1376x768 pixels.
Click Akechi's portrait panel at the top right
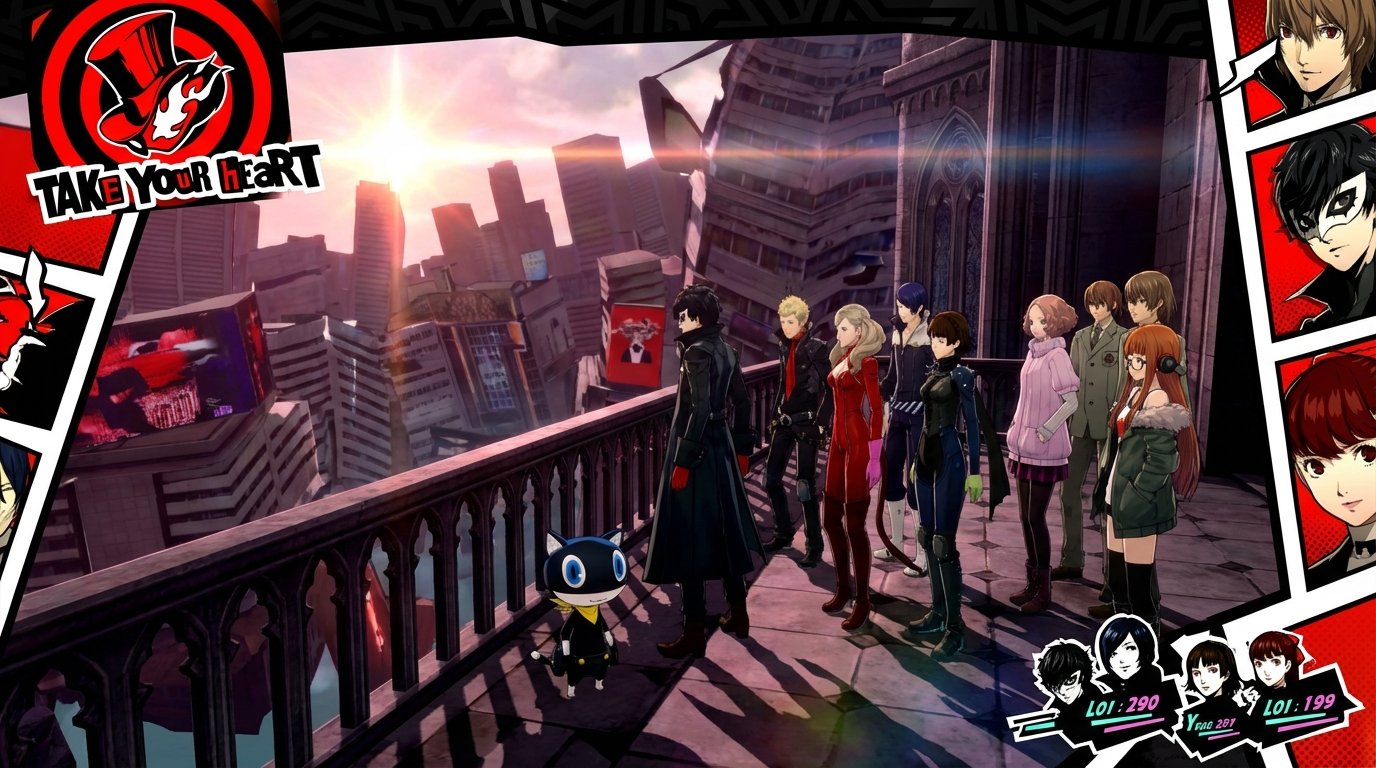(x=1322, y=55)
